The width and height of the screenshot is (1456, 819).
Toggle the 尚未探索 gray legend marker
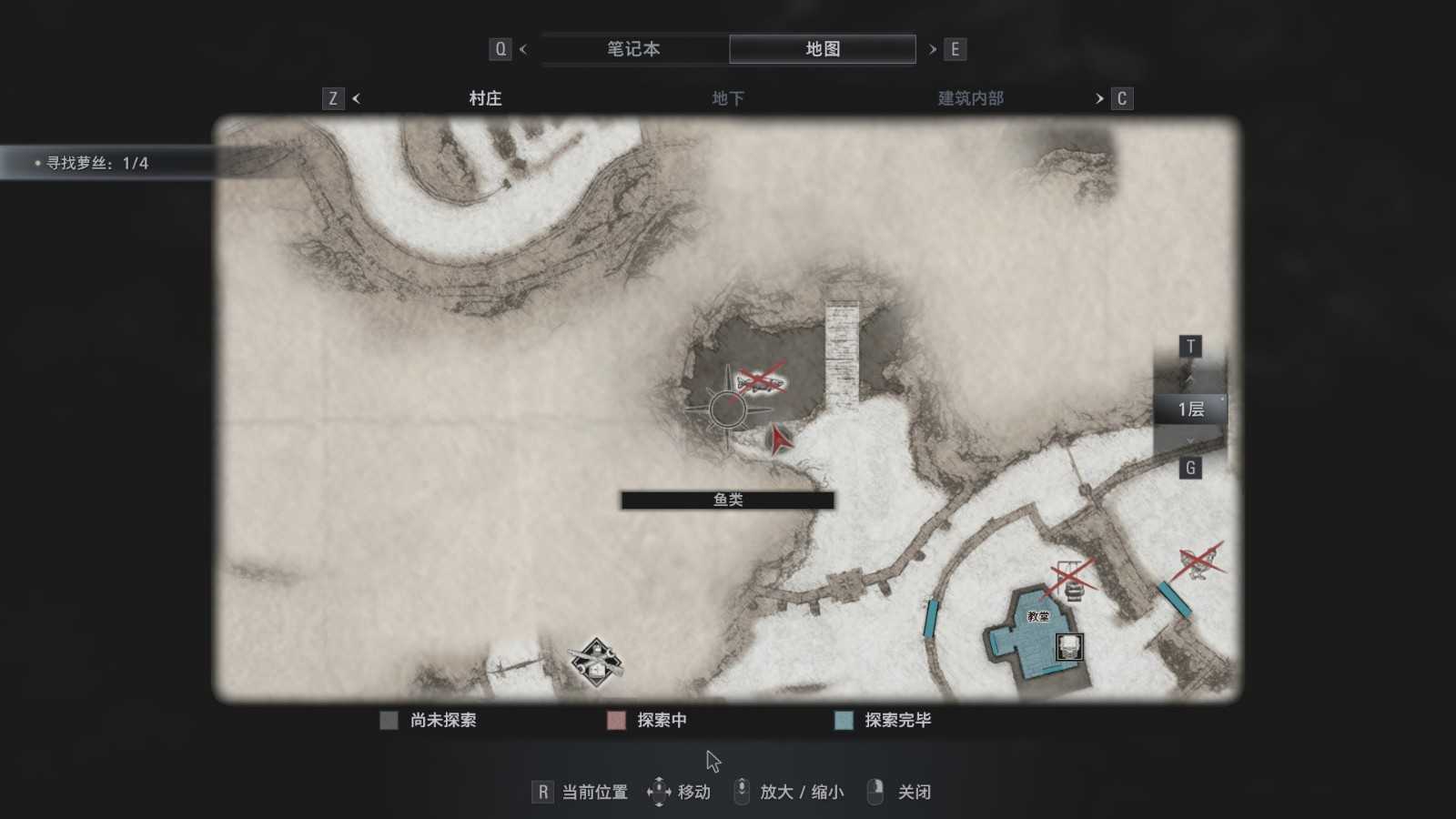(389, 720)
